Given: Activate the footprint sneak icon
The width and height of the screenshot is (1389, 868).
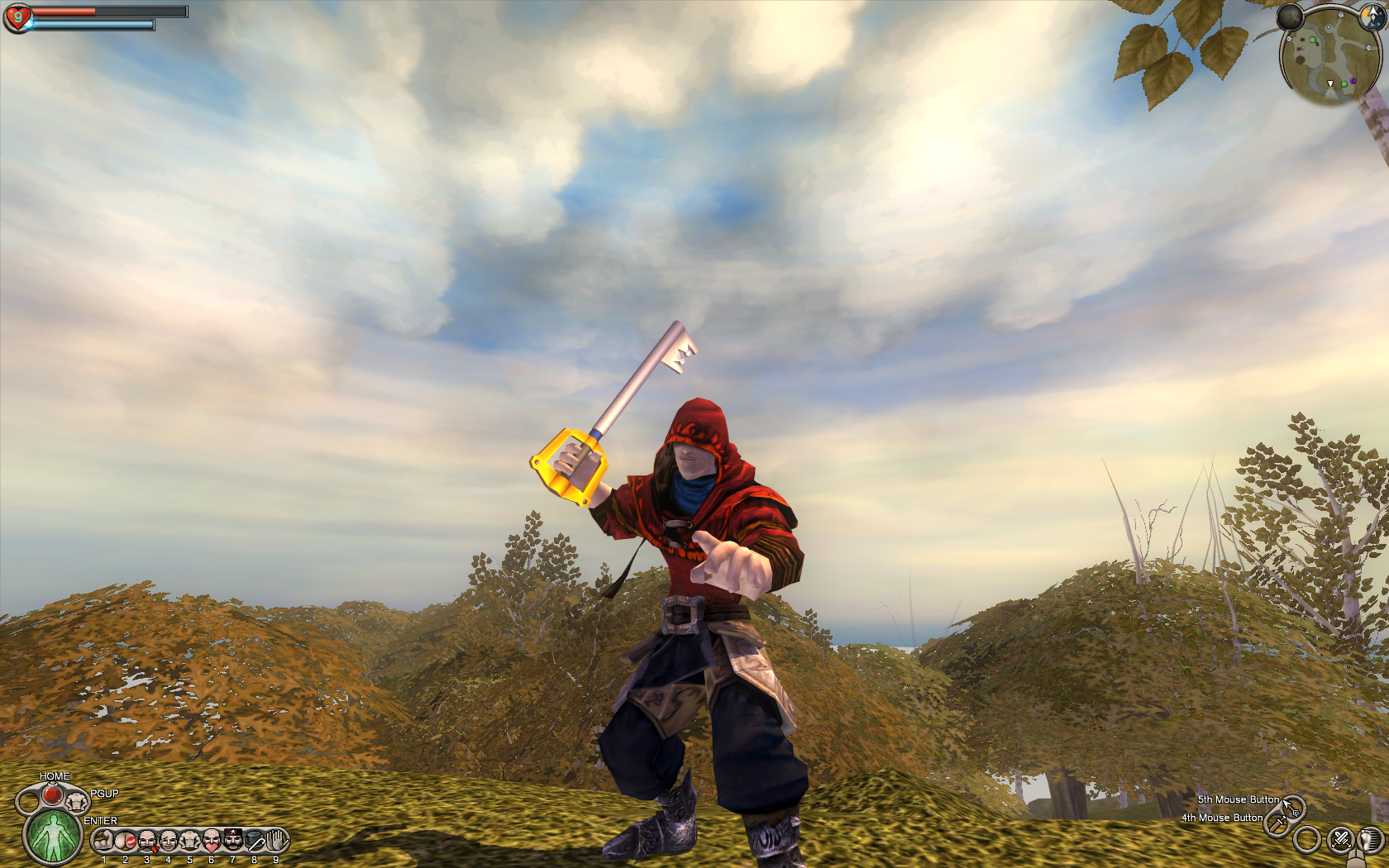Looking at the screenshot, I should (1372, 840).
